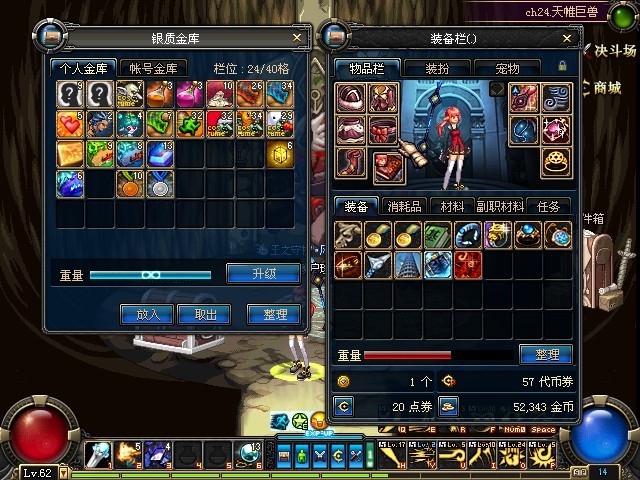The width and height of the screenshot is (640, 480).
Task: Click the 升级 upgrade button
Action: tap(263, 274)
